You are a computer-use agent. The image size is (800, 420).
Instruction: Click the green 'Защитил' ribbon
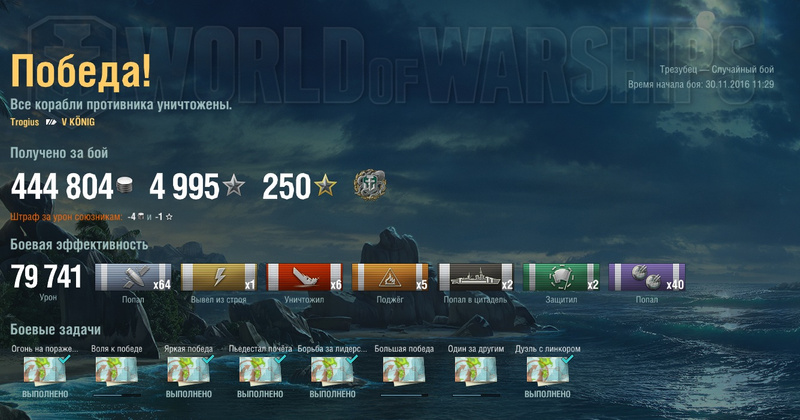(x=563, y=278)
